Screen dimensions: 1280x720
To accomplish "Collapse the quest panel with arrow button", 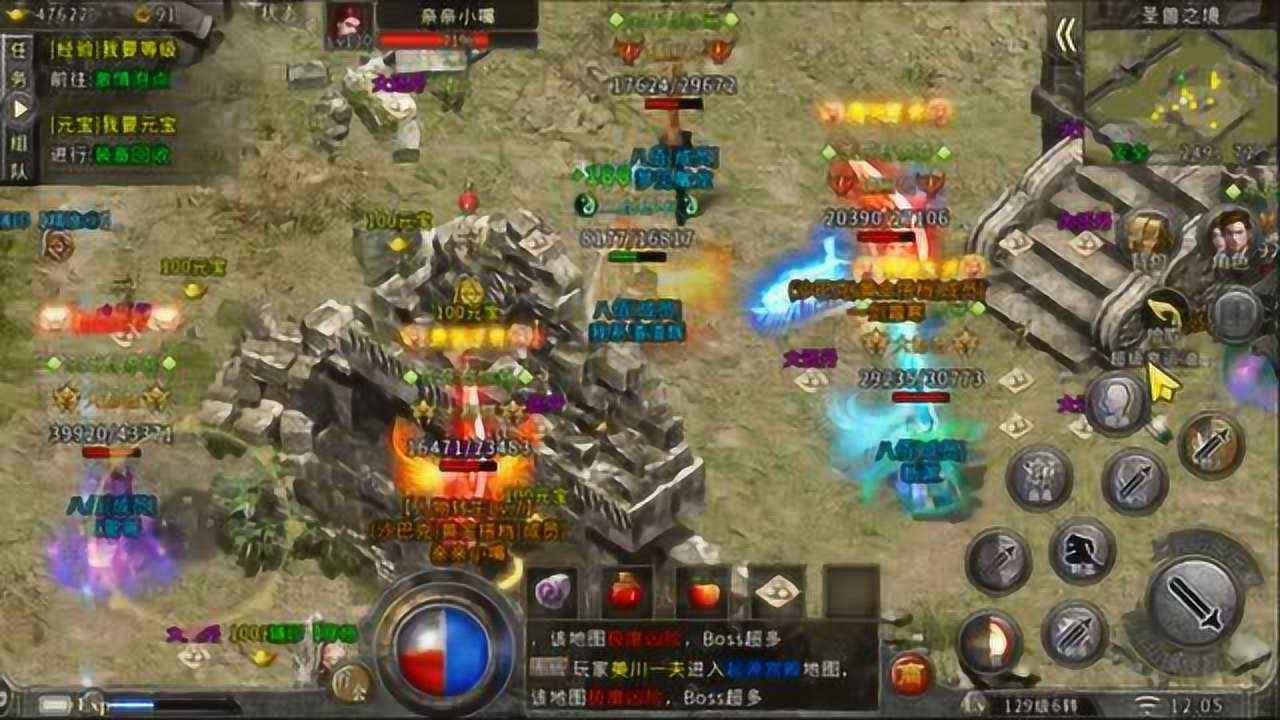I will [x=20, y=105].
